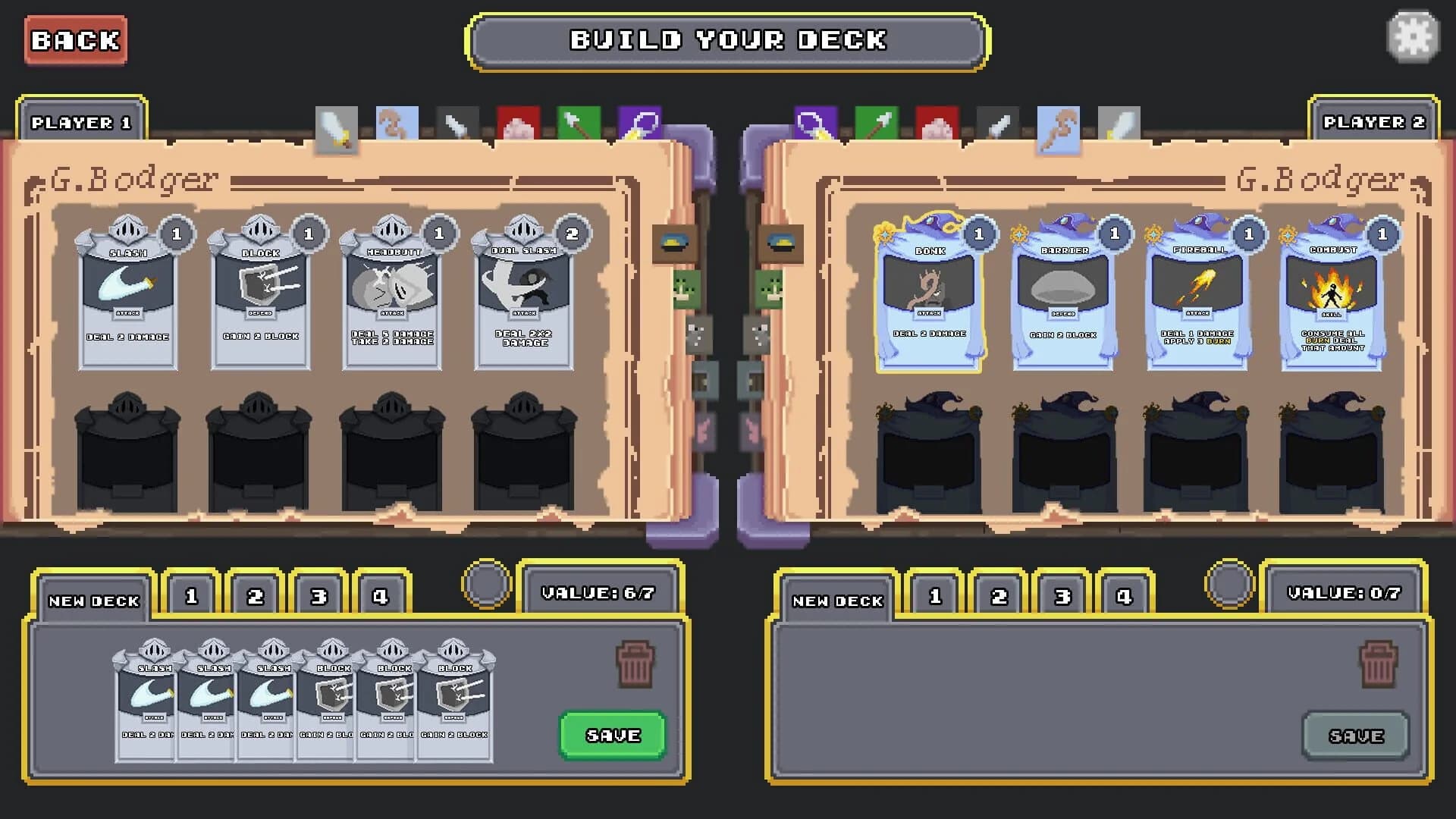
Task: Save Player 1's deck with the green Save button
Action: [x=611, y=734]
